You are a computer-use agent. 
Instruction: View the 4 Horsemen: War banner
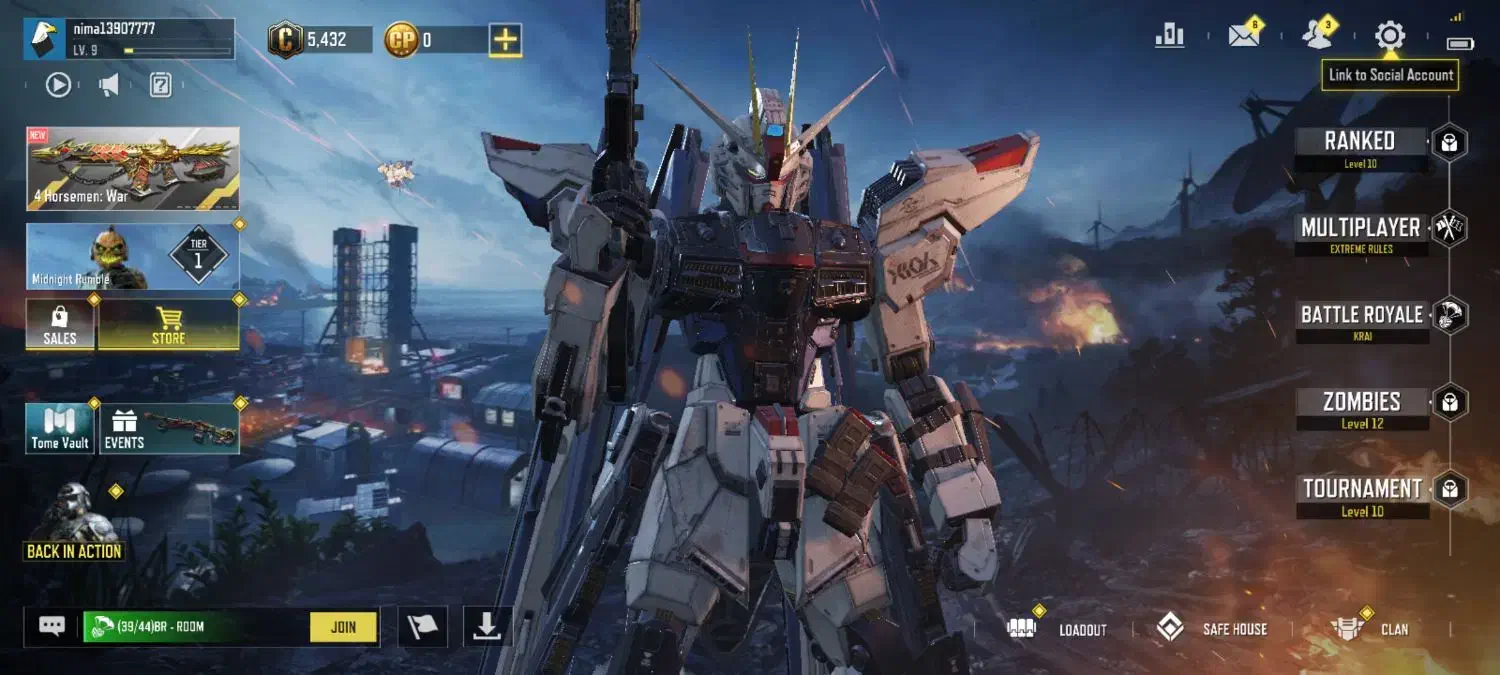point(132,168)
